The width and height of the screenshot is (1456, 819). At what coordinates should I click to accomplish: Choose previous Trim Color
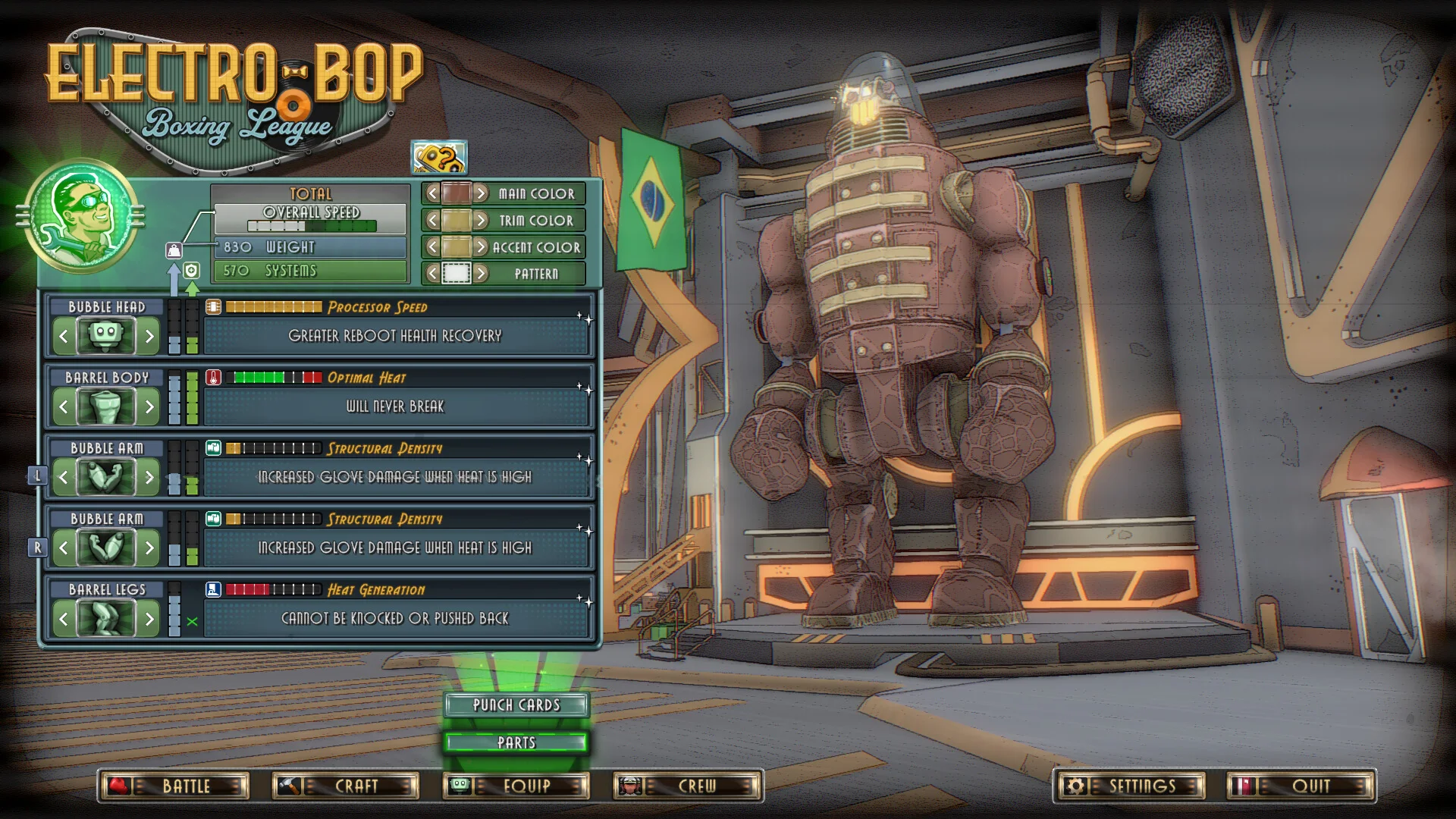coord(432,221)
